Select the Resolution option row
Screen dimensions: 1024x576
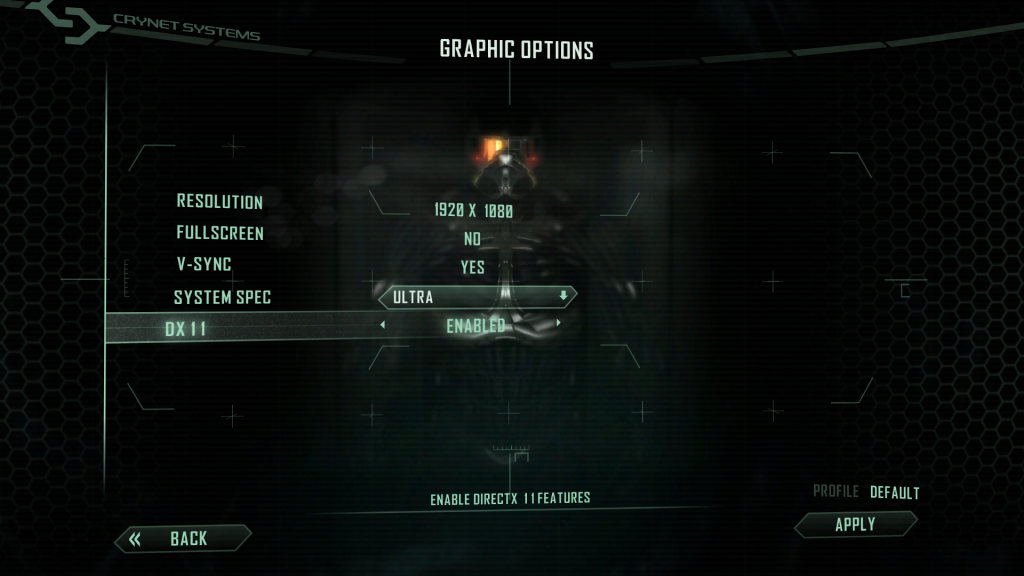tap(220, 202)
